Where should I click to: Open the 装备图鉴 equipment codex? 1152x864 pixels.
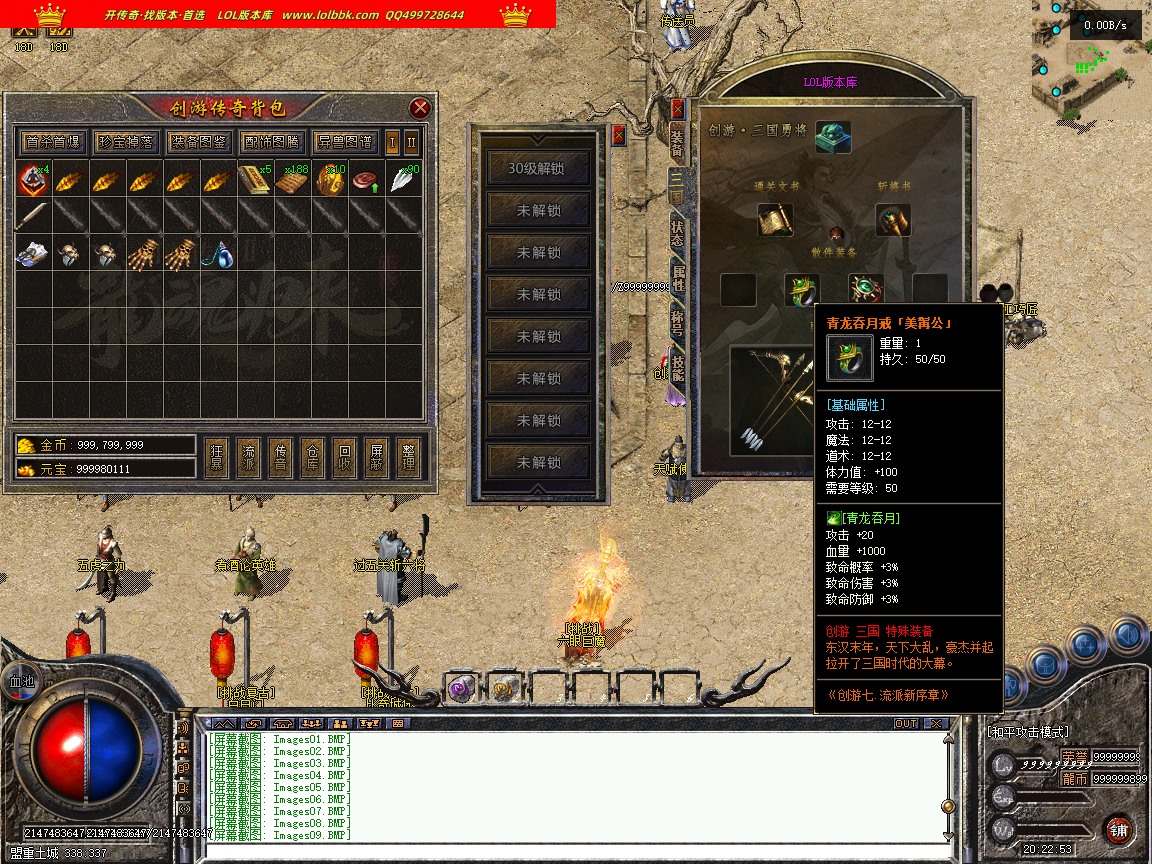(199, 142)
